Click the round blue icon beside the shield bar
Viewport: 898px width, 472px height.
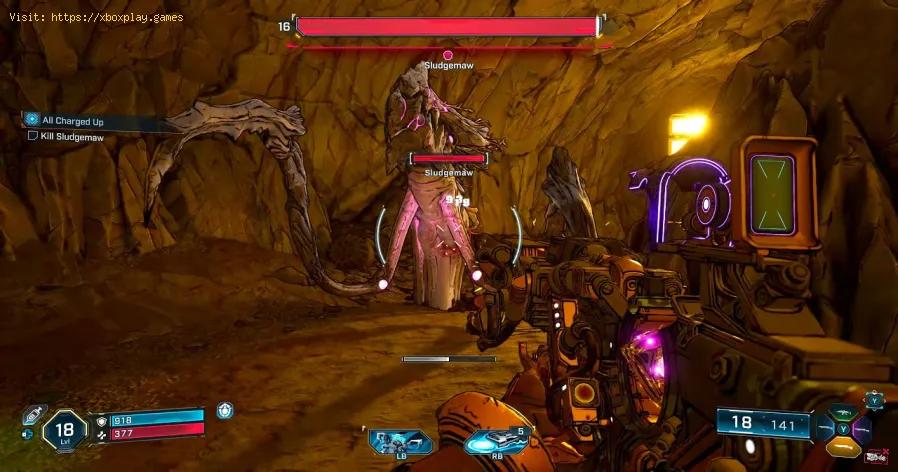coord(226,408)
